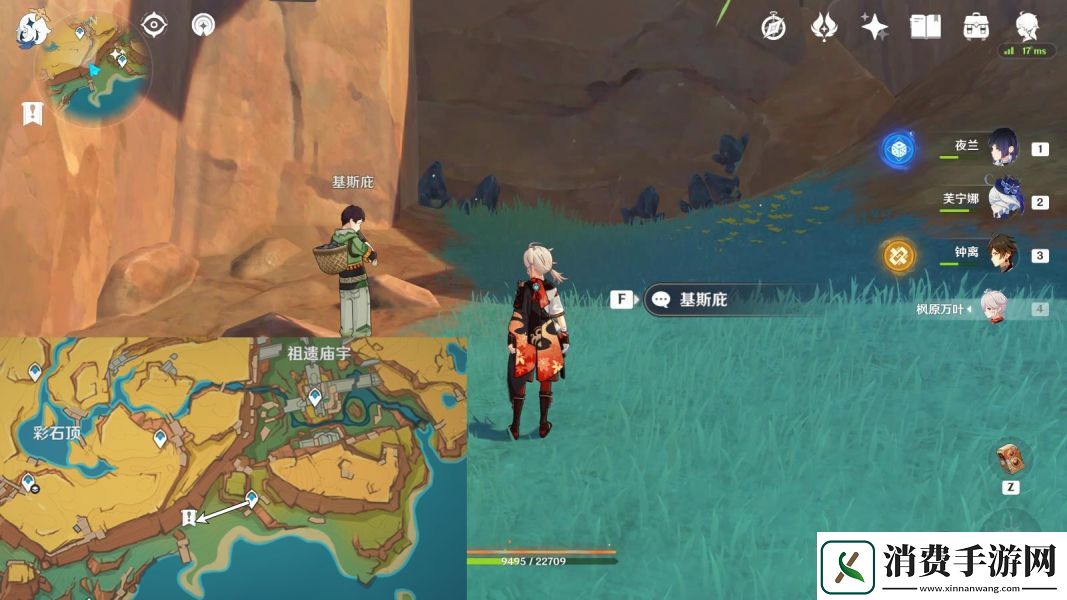The height and width of the screenshot is (600, 1067).
Task: Click the round signal icon beside eye
Action: (204, 25)
